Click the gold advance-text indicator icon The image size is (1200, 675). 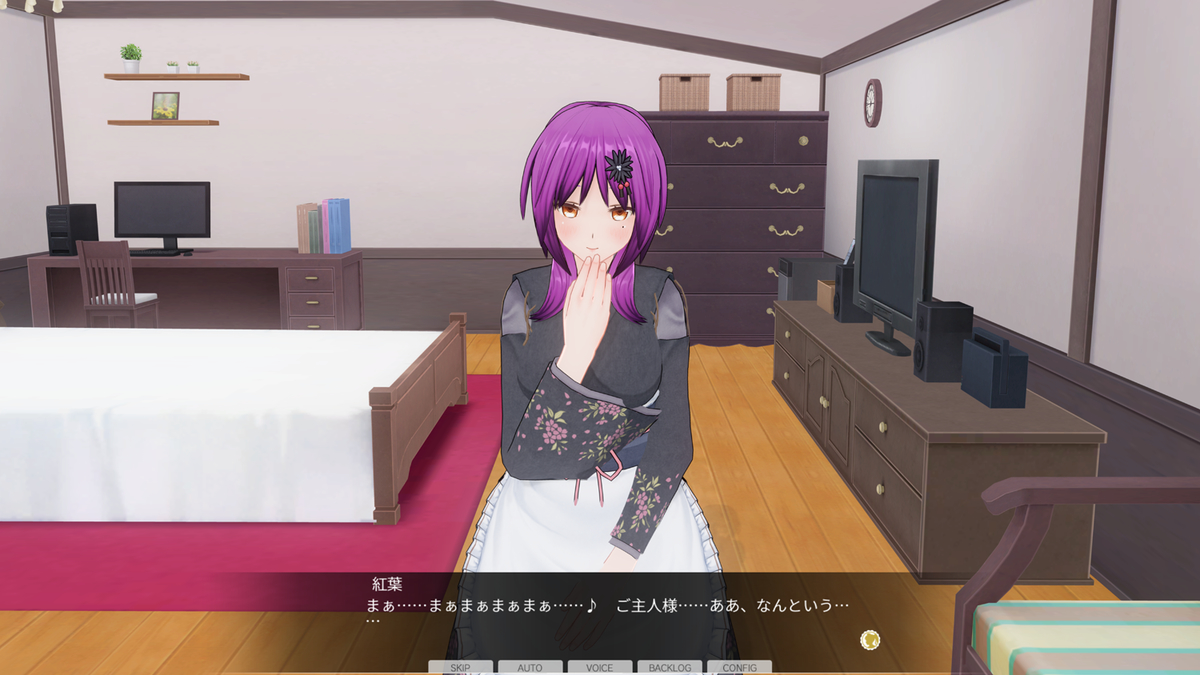coord(870,639)
